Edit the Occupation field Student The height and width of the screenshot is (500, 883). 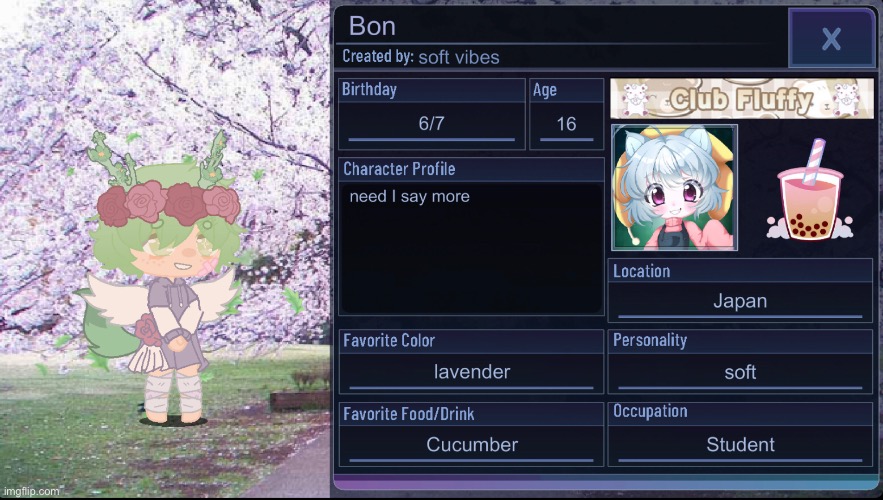point(740,445)
